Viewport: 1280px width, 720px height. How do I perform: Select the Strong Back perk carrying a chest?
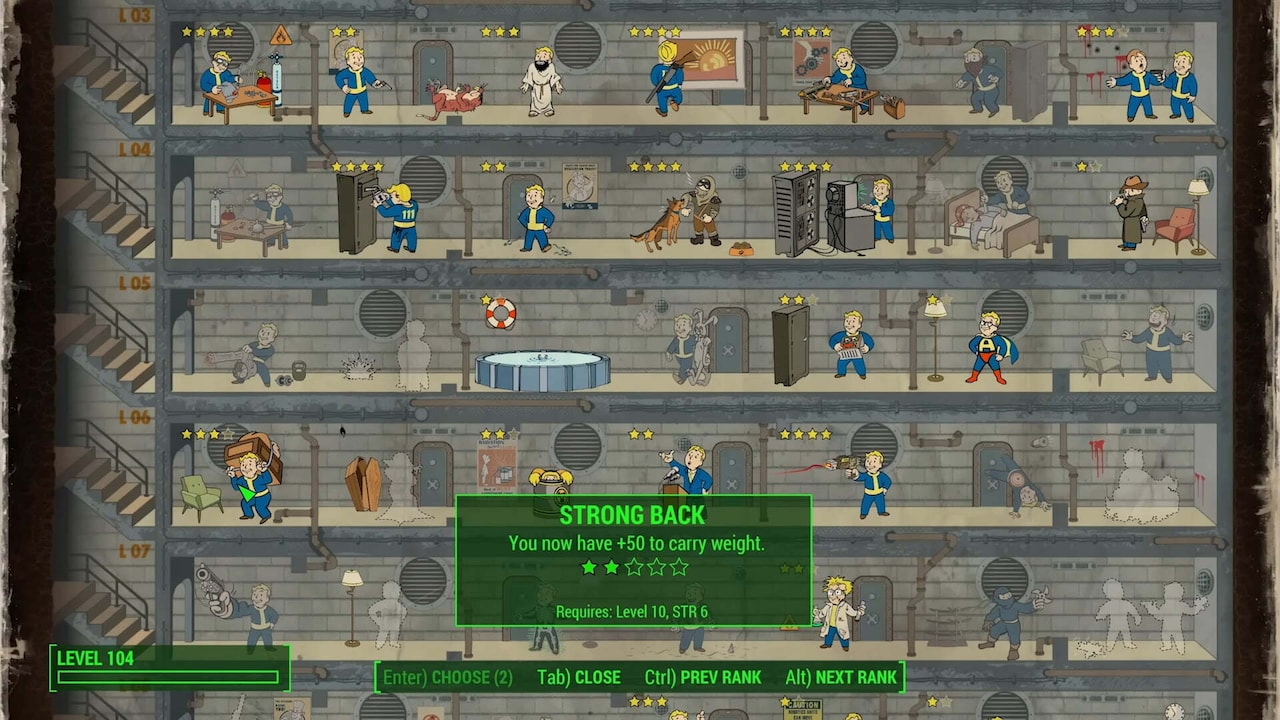[251, 476]
